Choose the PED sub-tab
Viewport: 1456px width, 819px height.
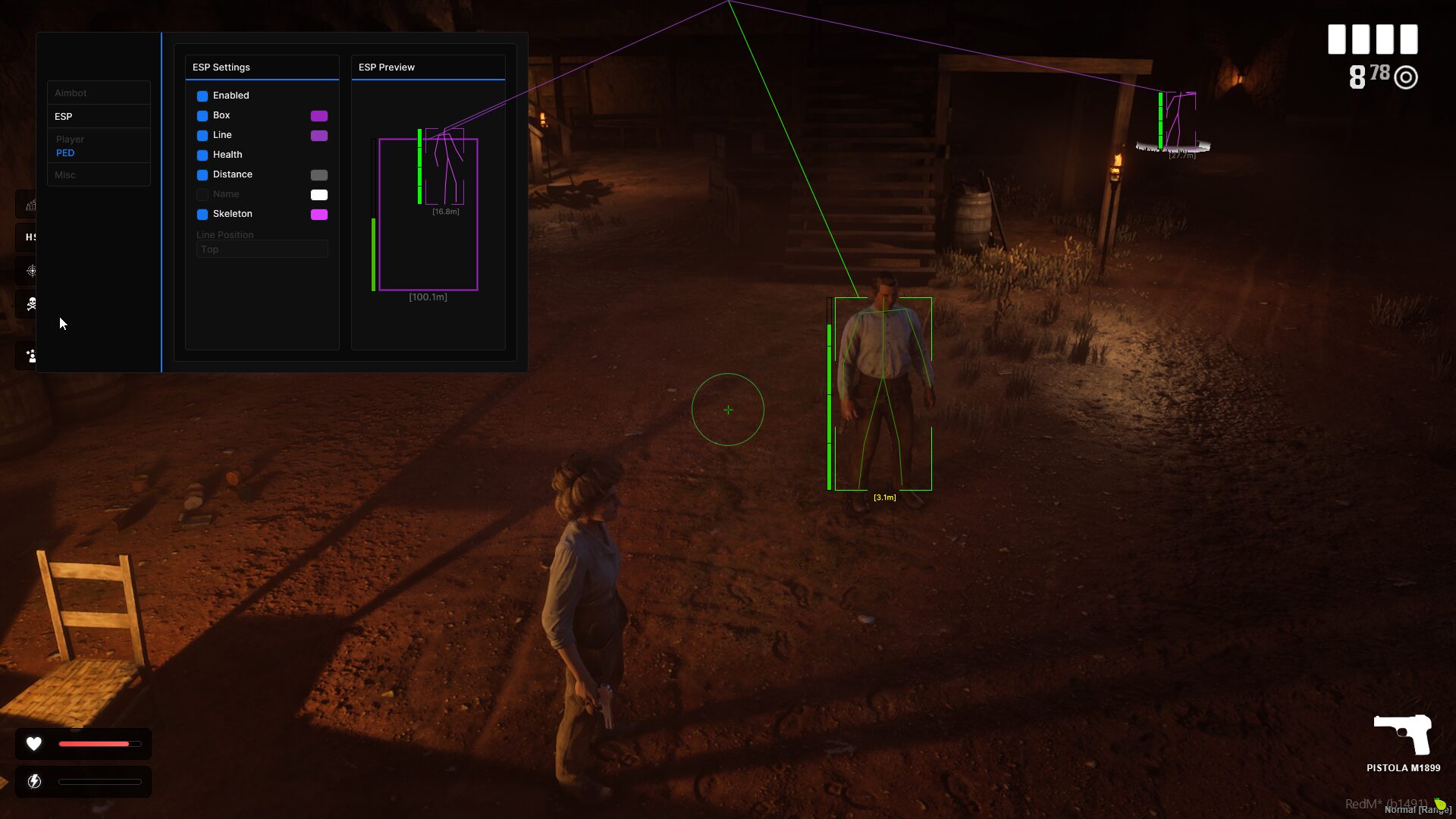click(65, 153)
